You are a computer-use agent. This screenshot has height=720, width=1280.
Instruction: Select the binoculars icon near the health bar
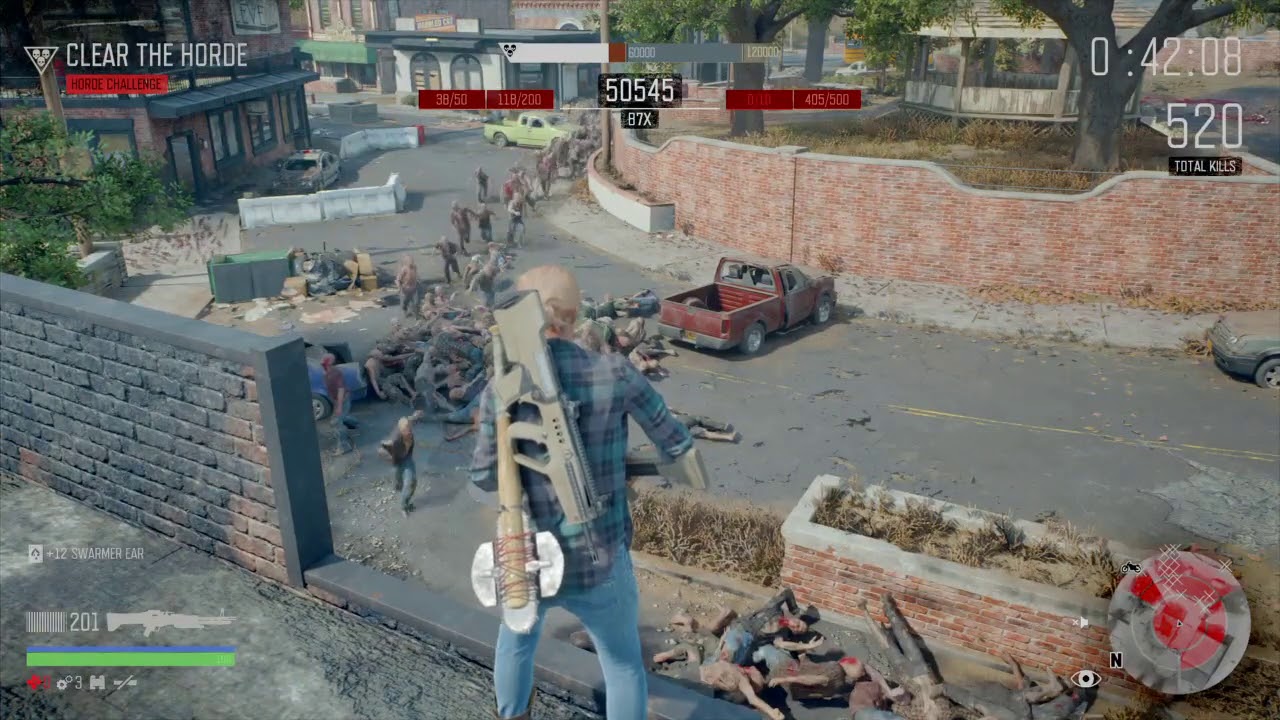pos(97,683)
